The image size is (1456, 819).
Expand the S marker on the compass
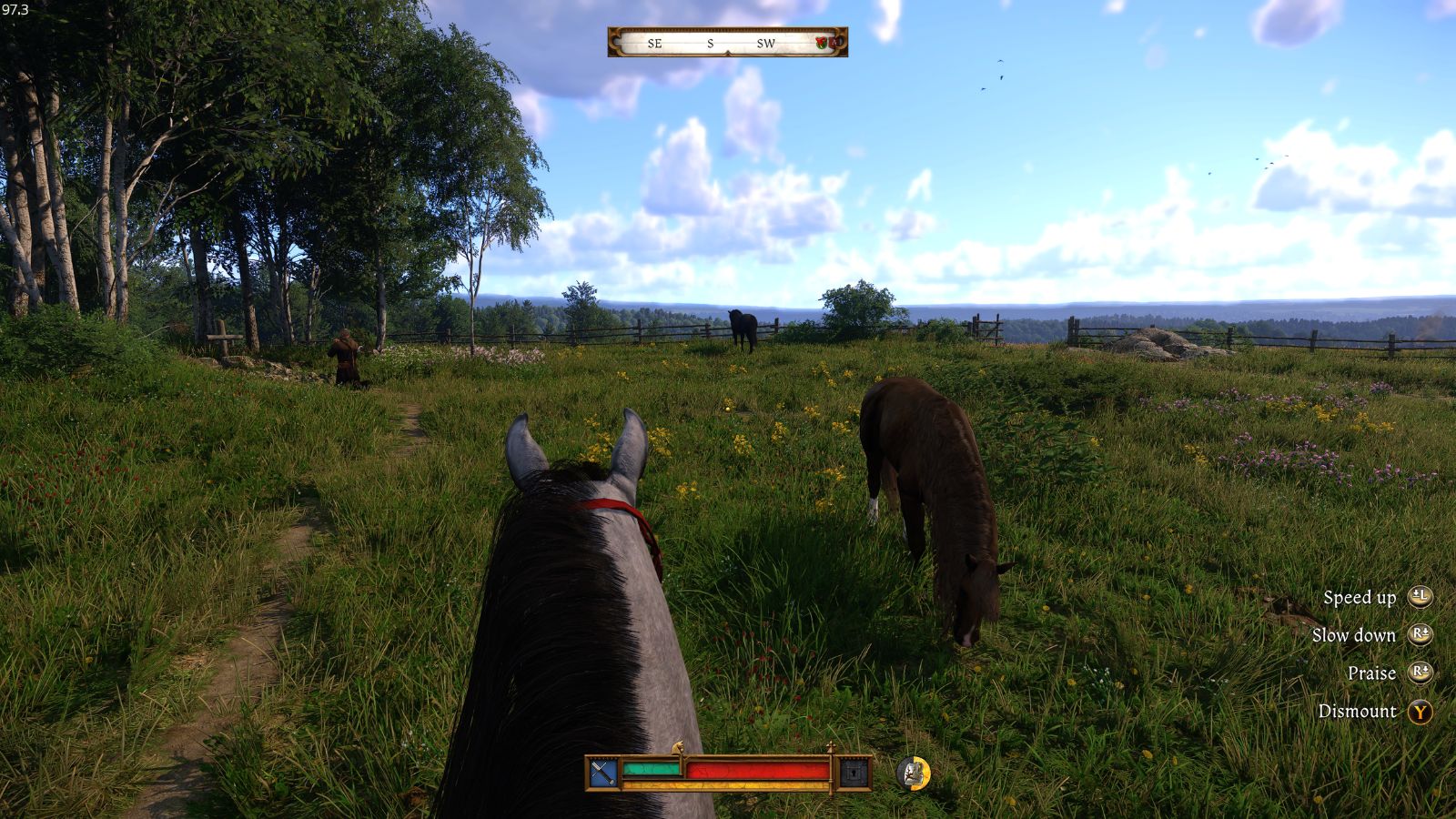point(711,44)
